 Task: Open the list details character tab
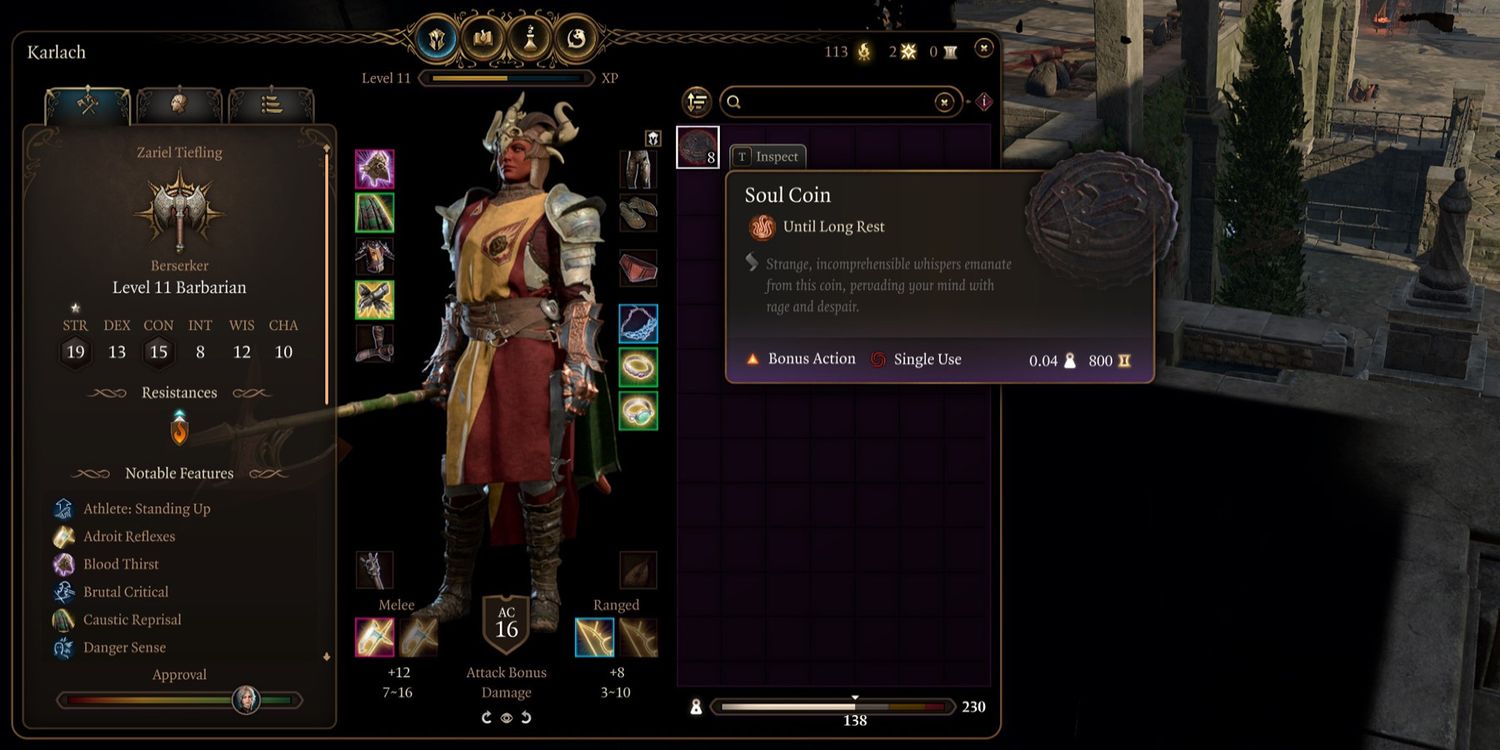coord(271,106)
